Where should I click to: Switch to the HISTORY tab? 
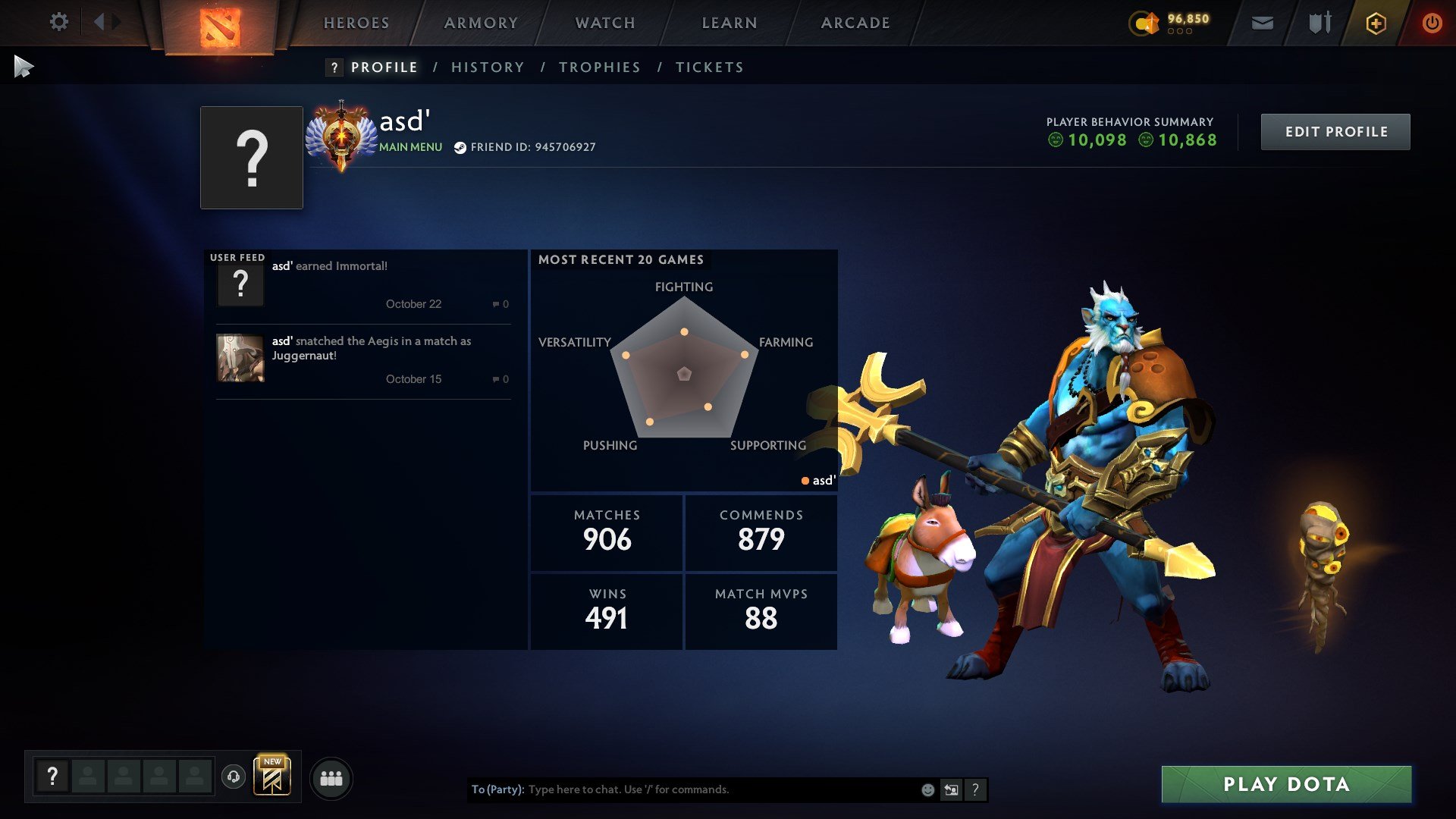488,67
